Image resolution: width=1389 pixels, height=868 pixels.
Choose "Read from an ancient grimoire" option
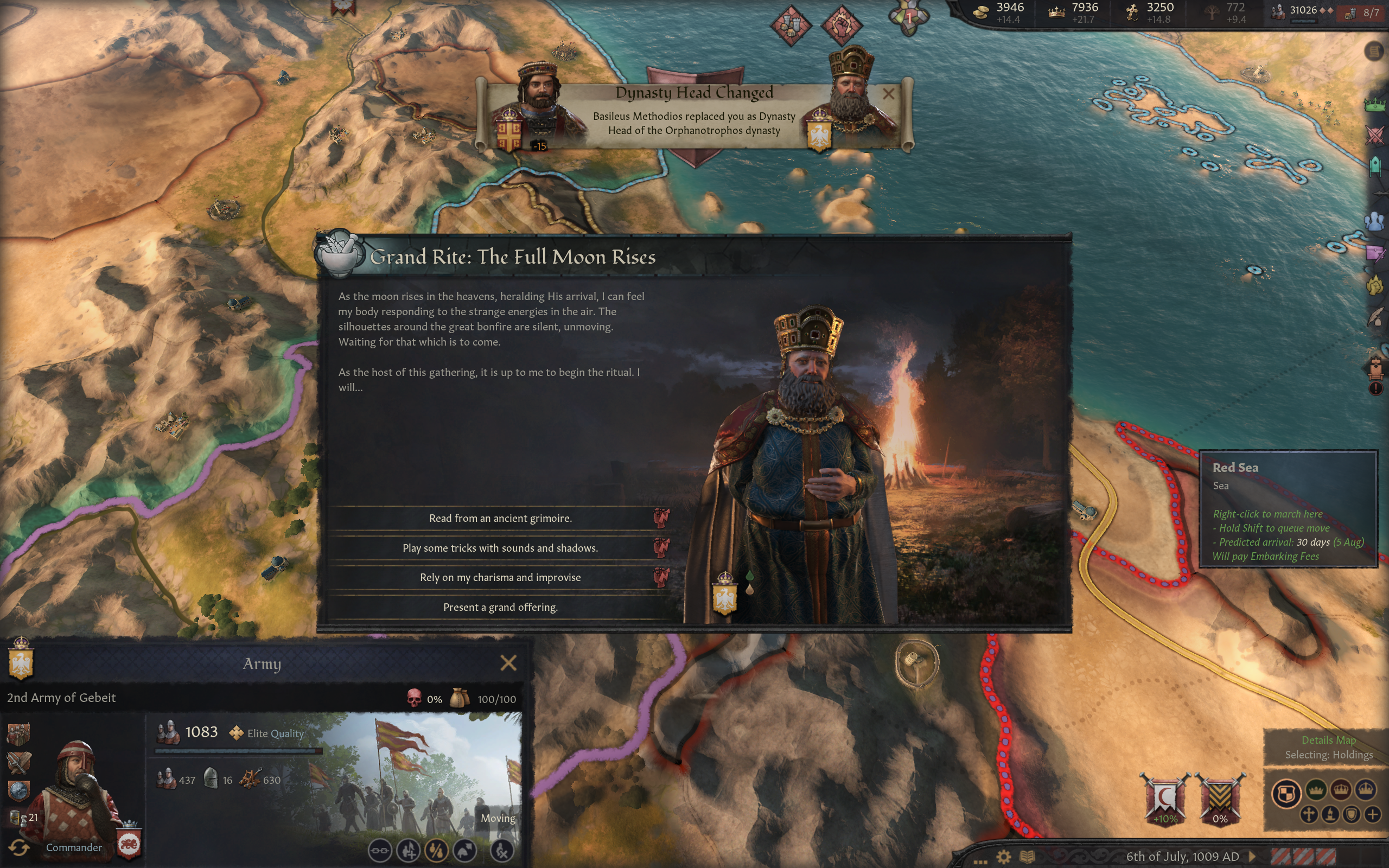coord(500,519)
